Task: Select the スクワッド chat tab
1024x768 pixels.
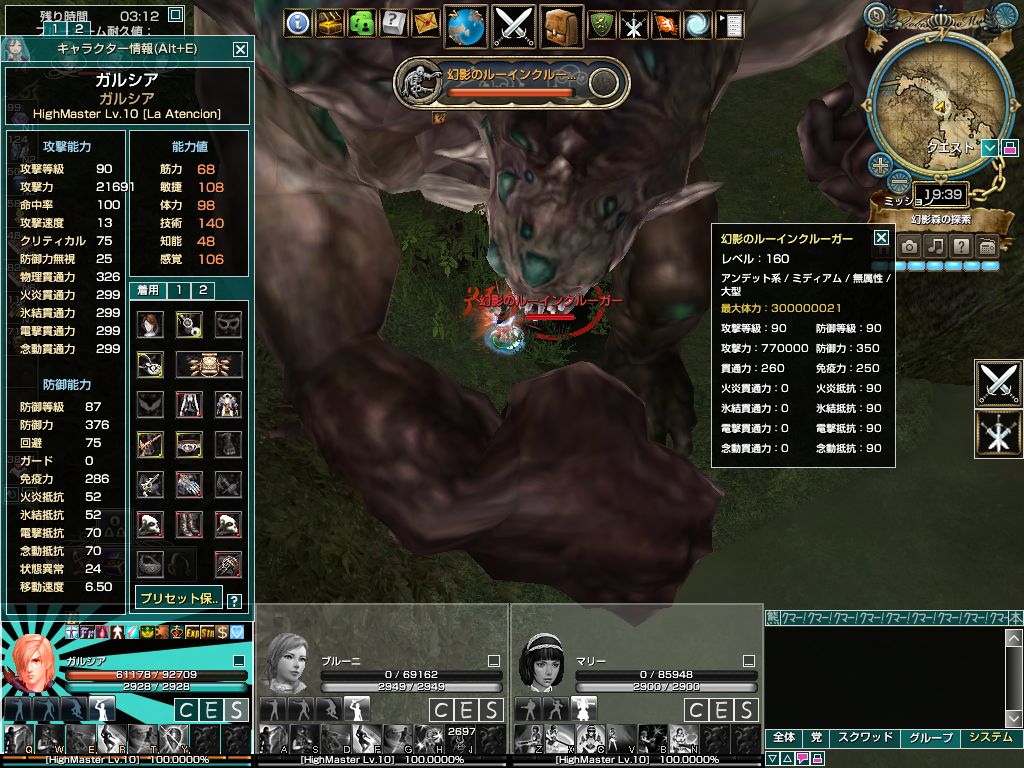Action: point(863,737)
